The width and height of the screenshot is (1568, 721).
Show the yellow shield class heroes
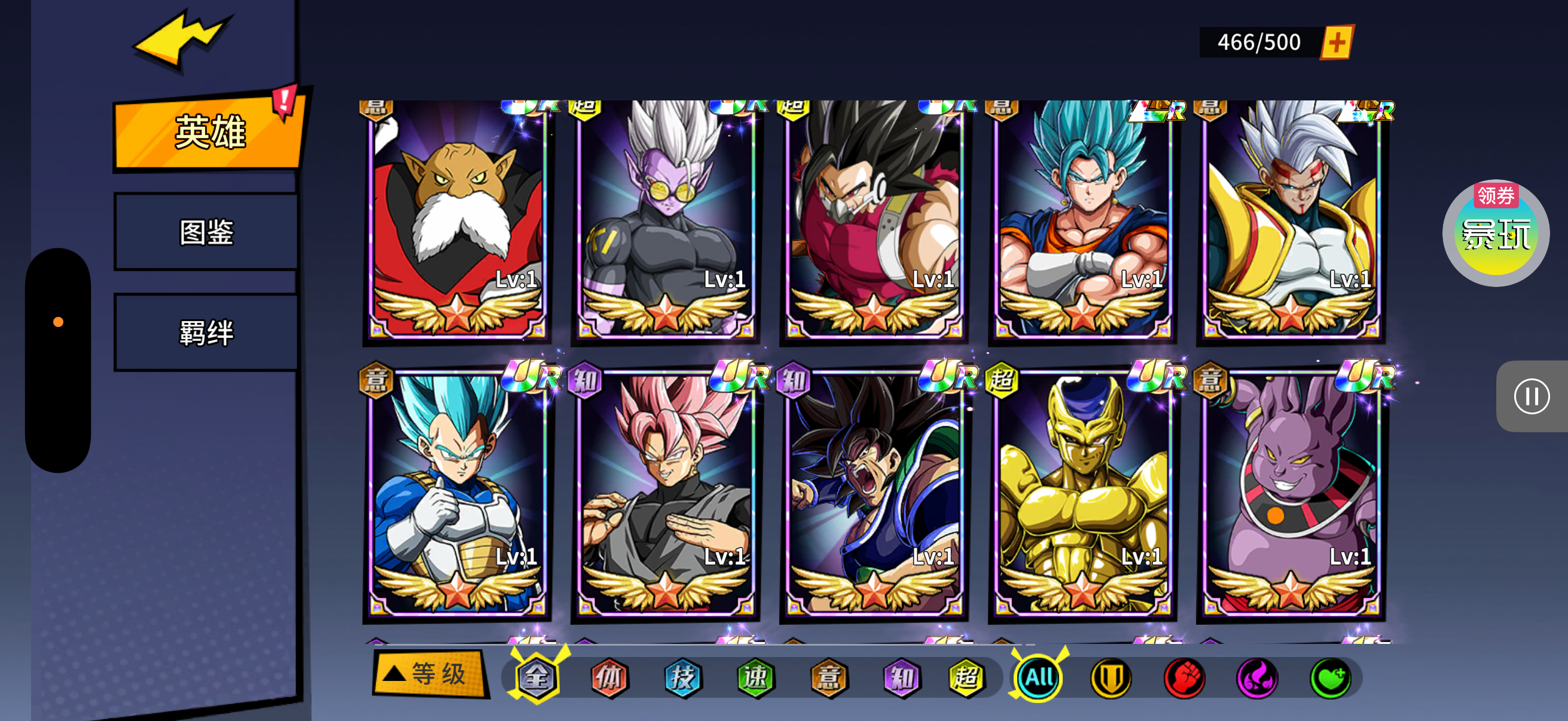tap(1111, 677)
